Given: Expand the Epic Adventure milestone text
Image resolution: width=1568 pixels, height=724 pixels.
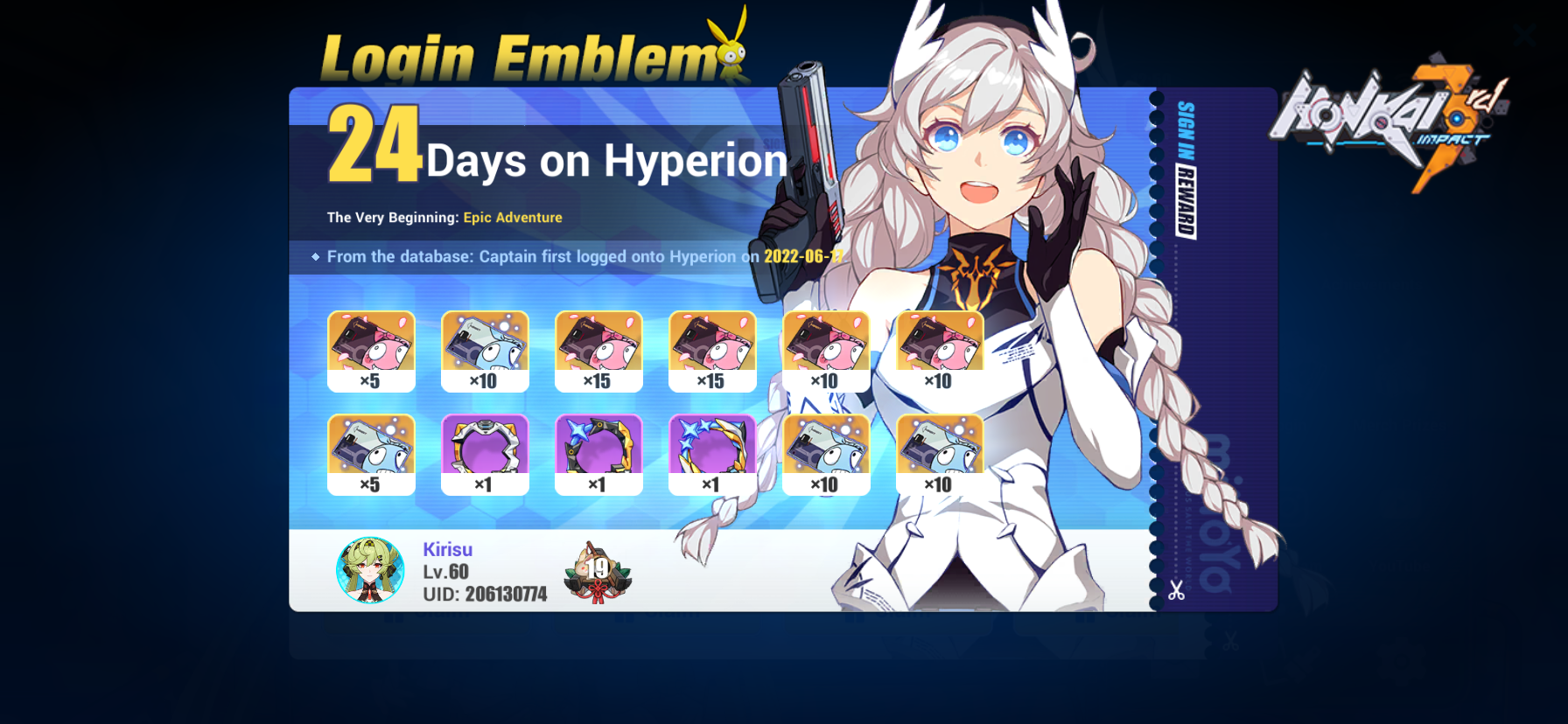Looking at the screenshot, I should [x=512, y=217].
